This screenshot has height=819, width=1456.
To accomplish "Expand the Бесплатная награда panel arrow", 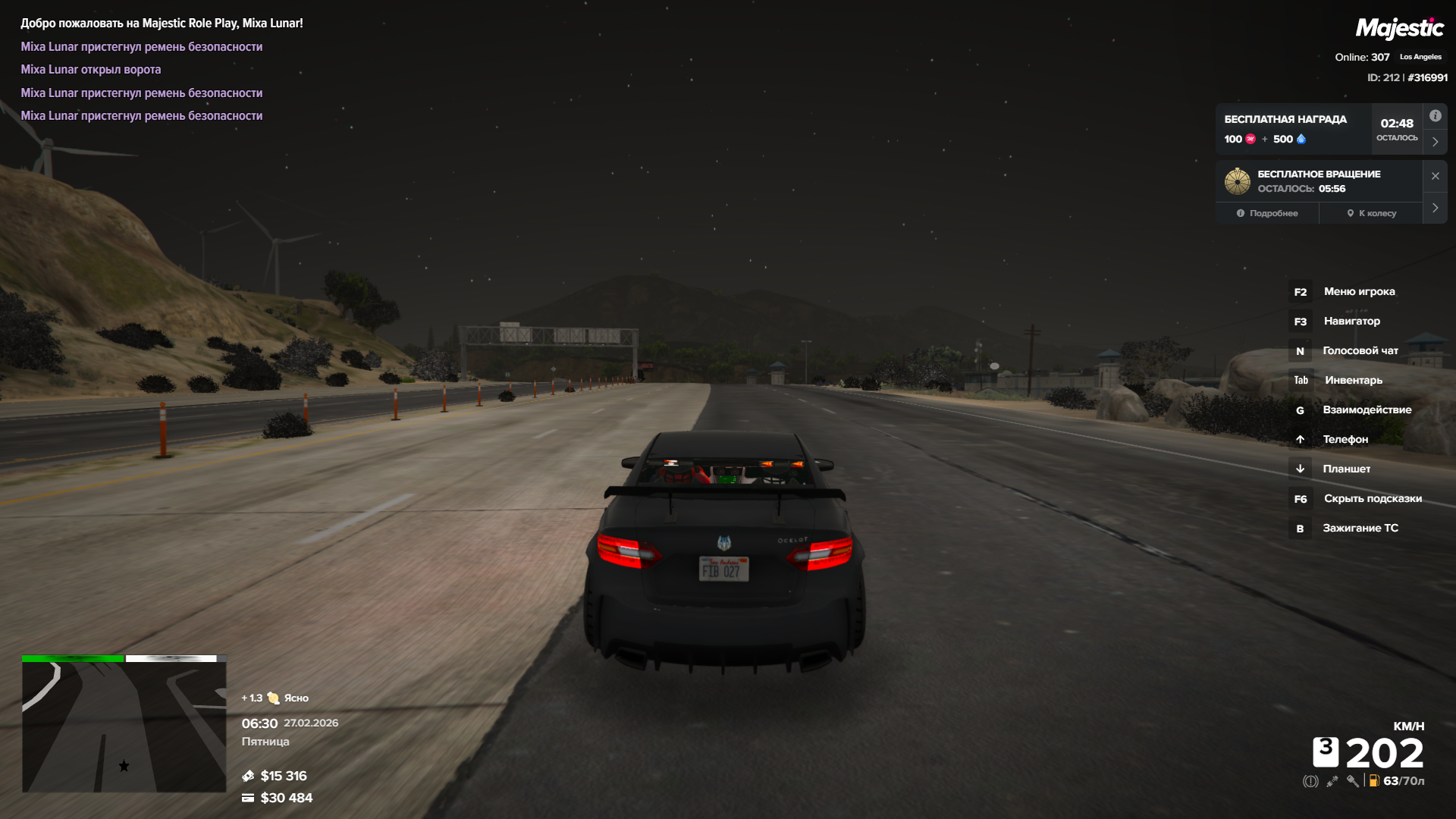I will [x=1435, y=142].
